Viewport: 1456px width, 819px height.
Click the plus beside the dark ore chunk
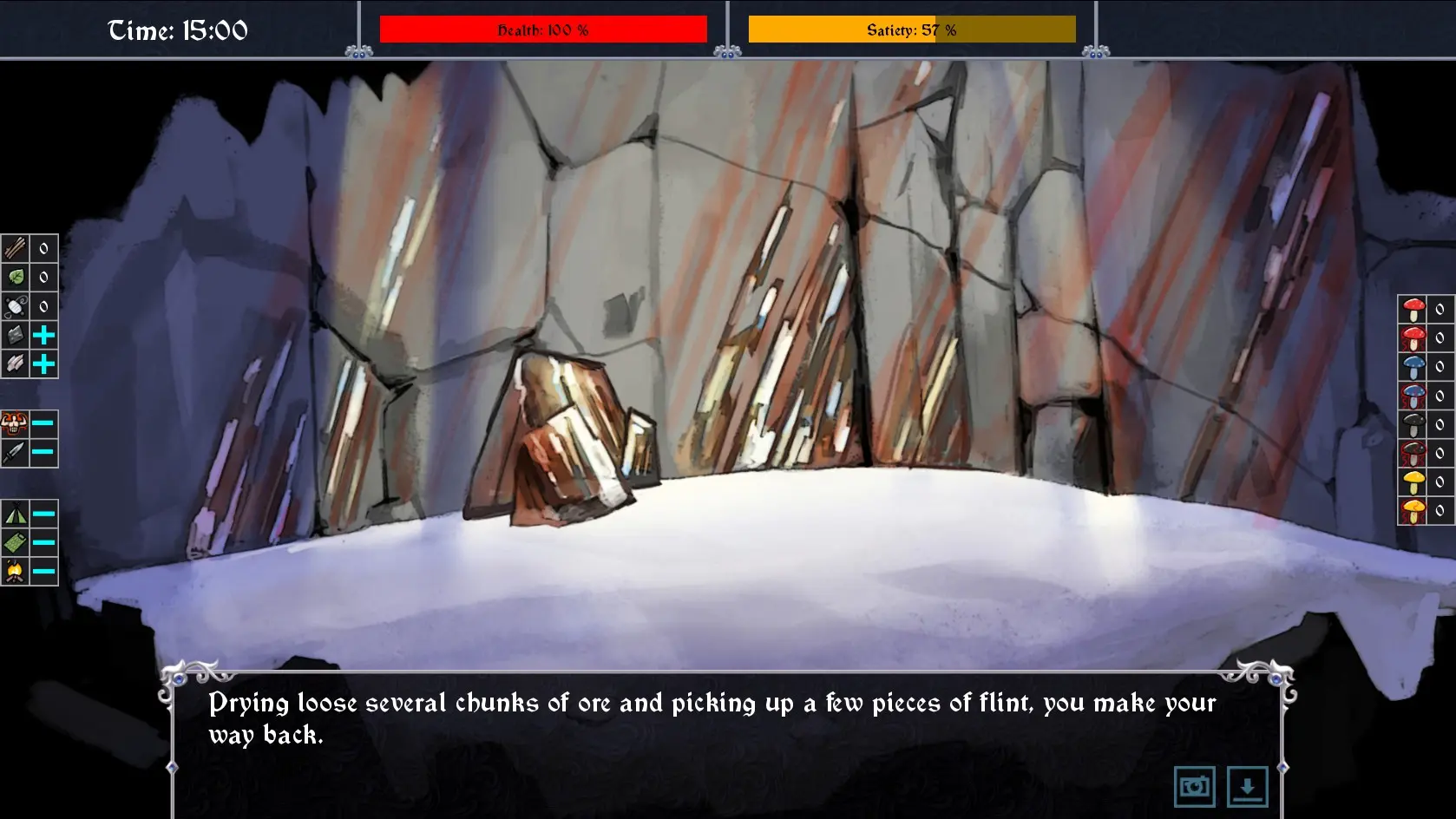tap(43, 335)
